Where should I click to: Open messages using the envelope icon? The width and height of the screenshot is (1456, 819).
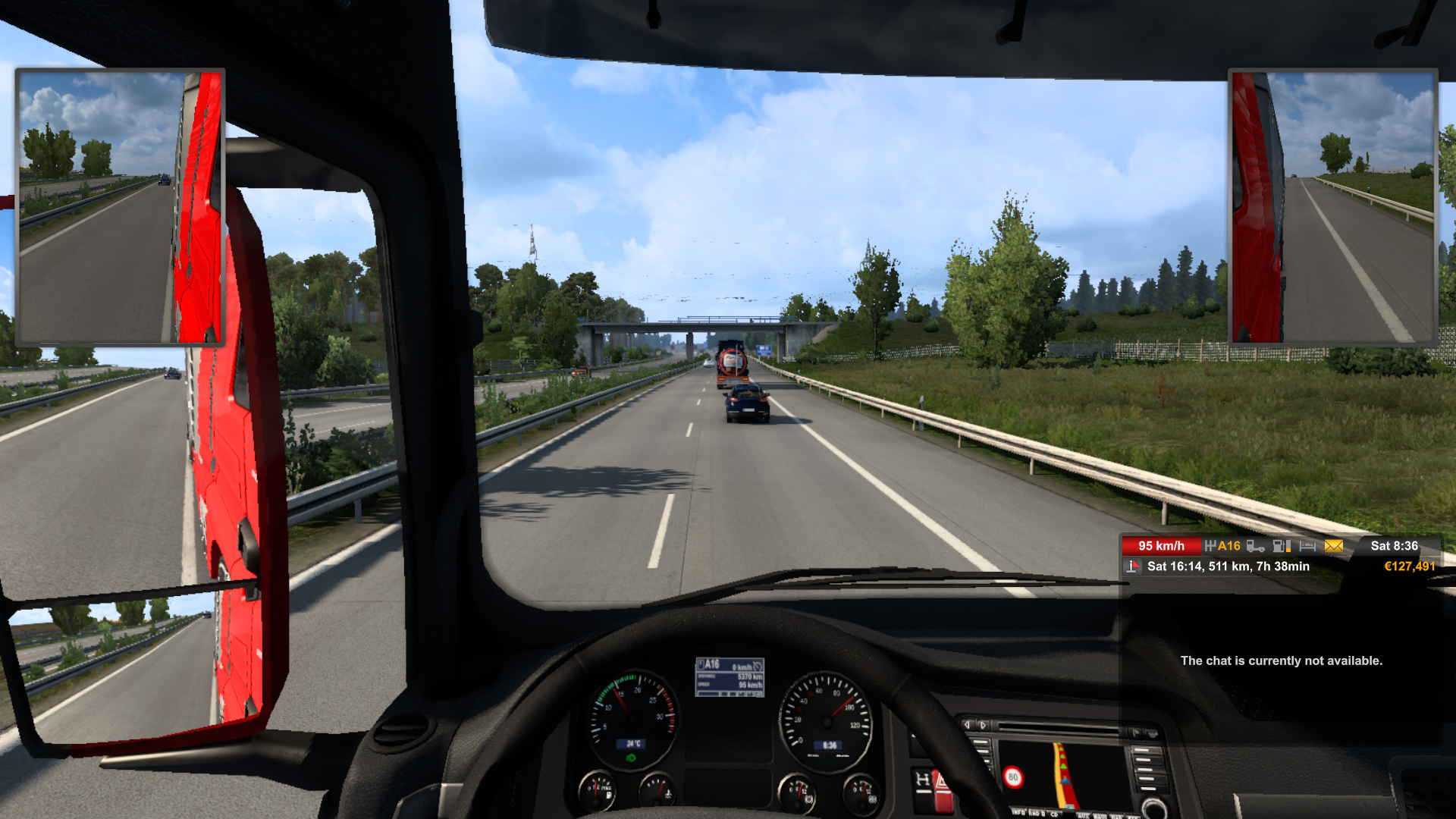coord(1333,547)
